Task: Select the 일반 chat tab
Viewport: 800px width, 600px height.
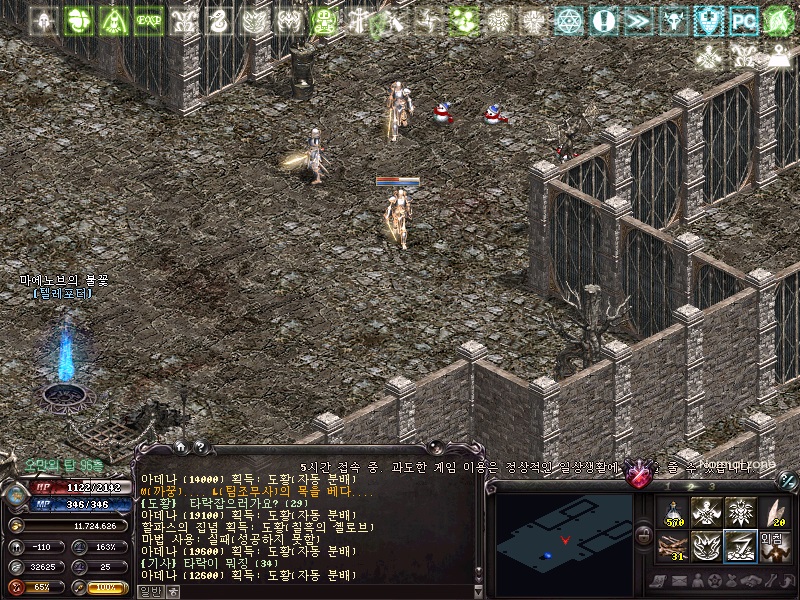Action: (148, 590)
